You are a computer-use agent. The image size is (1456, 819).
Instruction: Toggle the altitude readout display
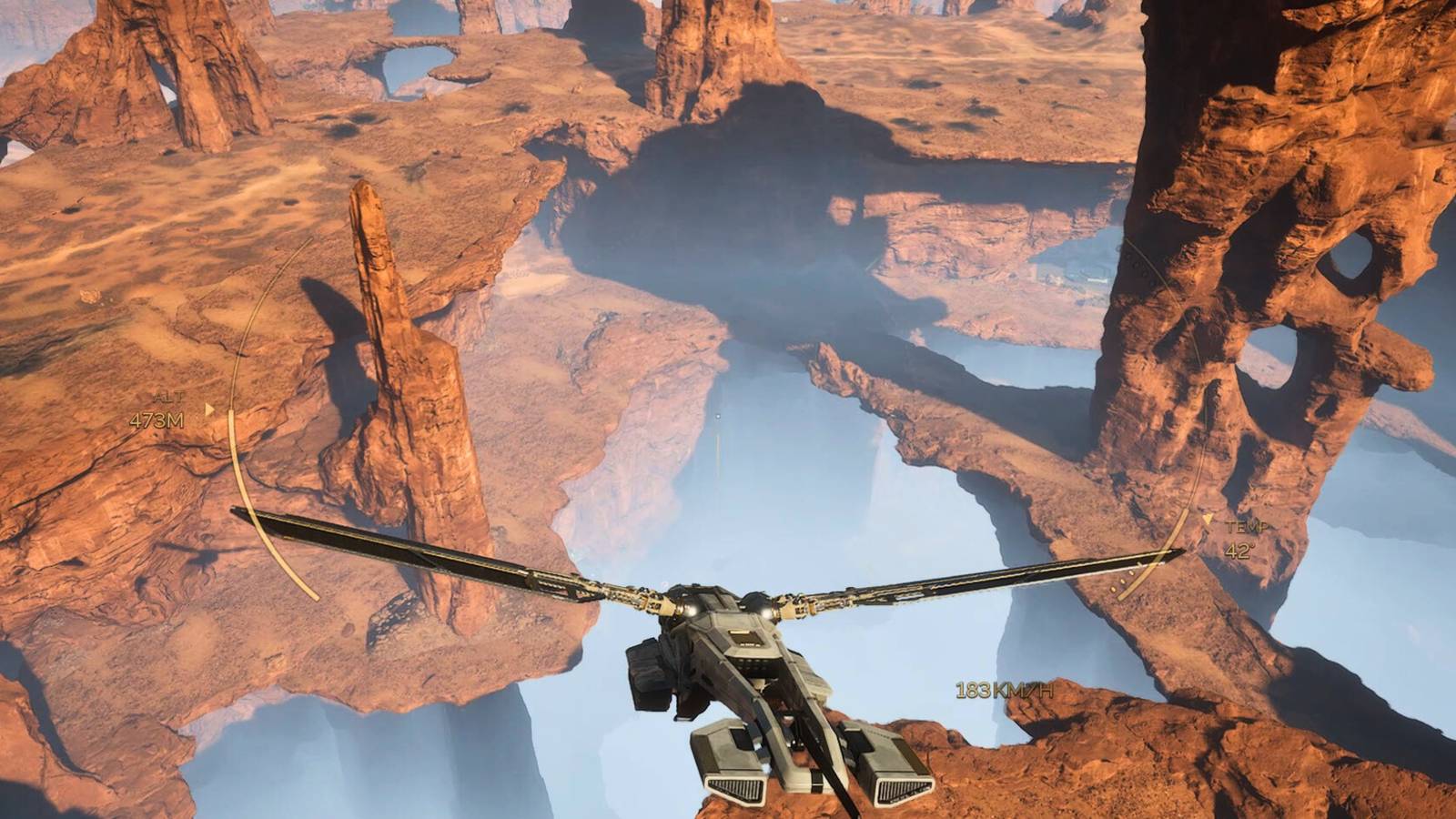tap(157, 420)
